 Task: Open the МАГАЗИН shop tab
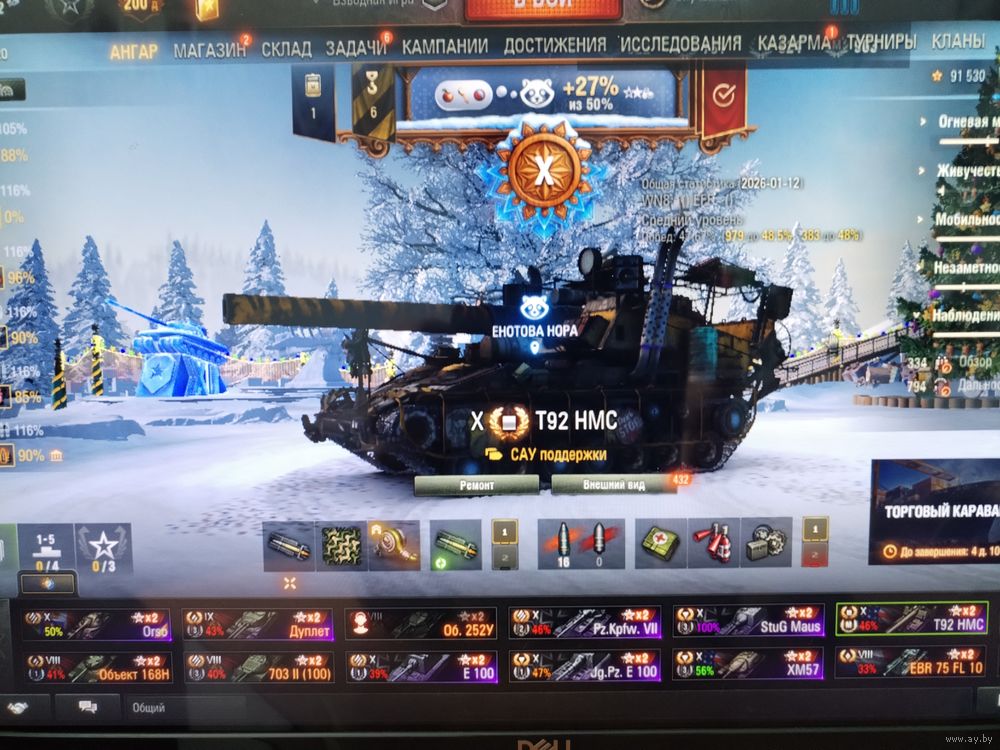coord(209,48)
